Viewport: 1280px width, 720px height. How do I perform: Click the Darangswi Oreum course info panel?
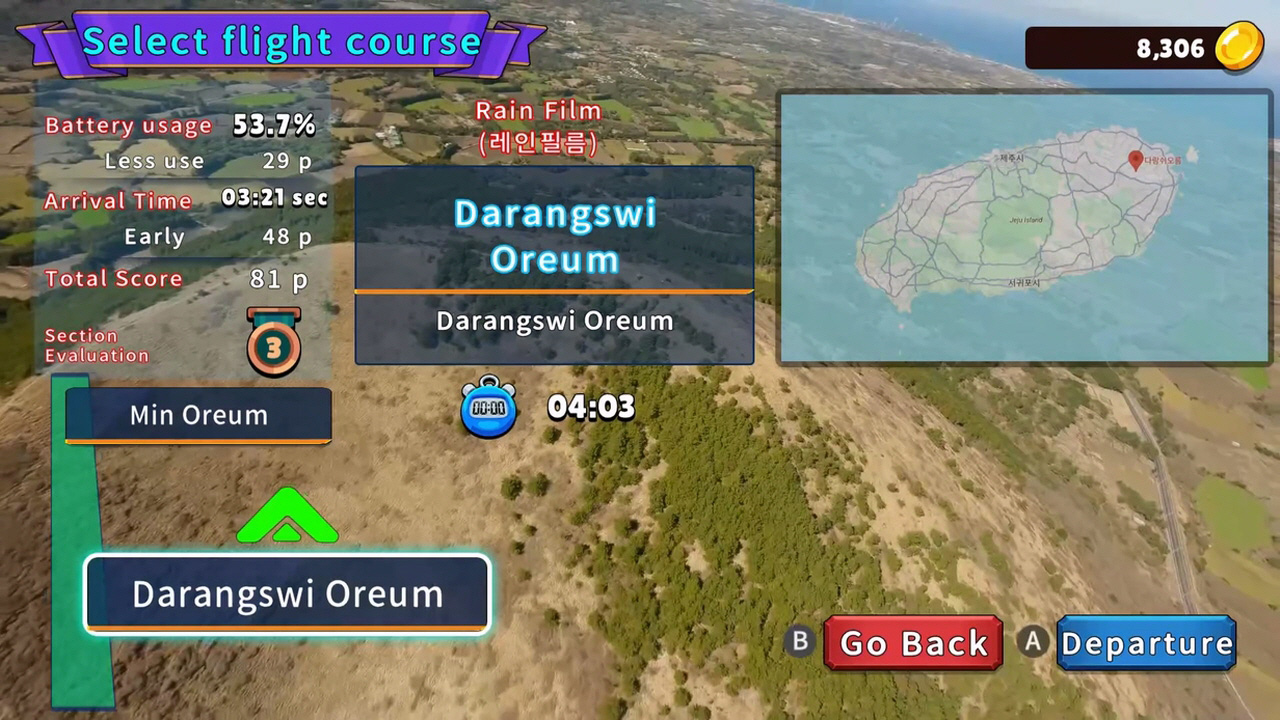point(554,265)
